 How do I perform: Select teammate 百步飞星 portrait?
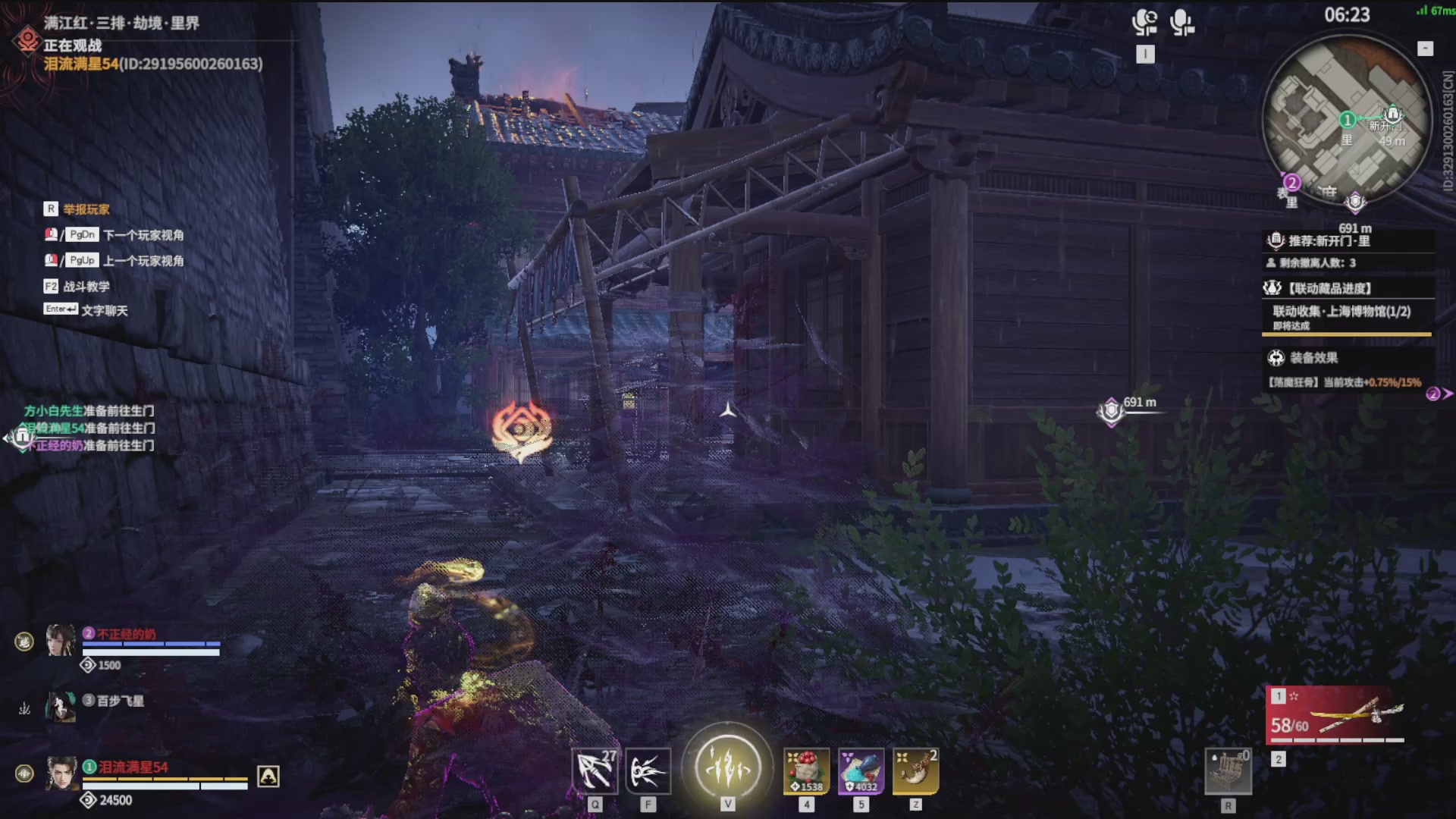[x=61, y=706]
